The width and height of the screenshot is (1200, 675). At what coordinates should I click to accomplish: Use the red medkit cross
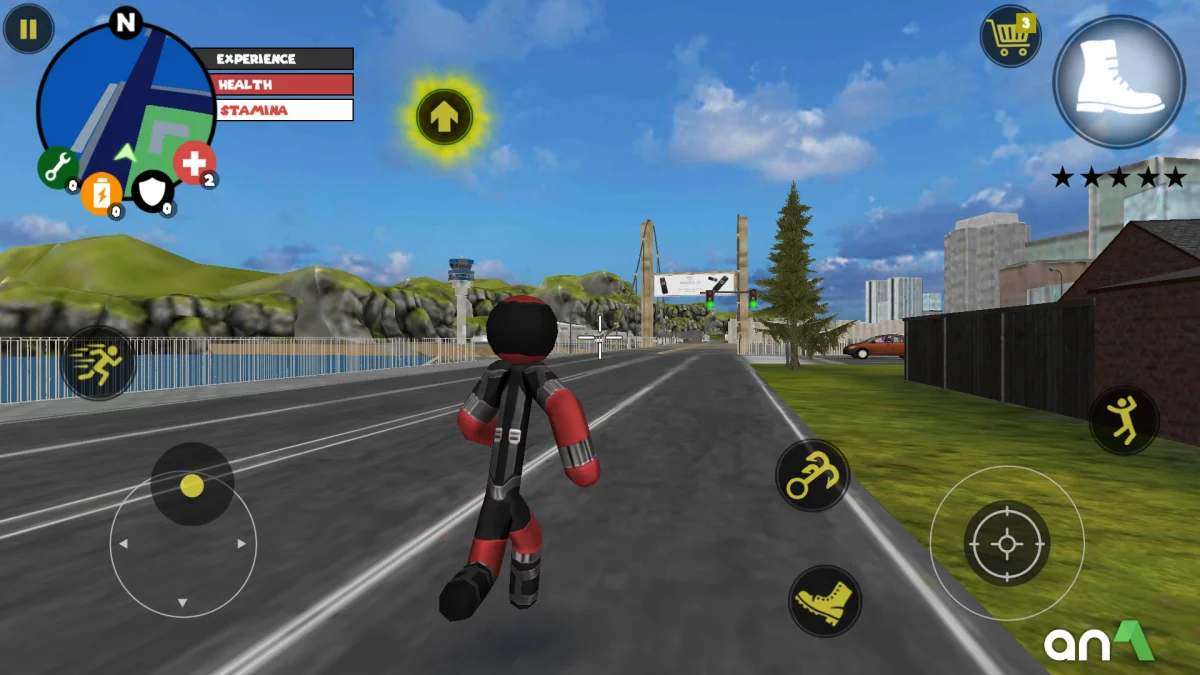click(x=194, y=162)
